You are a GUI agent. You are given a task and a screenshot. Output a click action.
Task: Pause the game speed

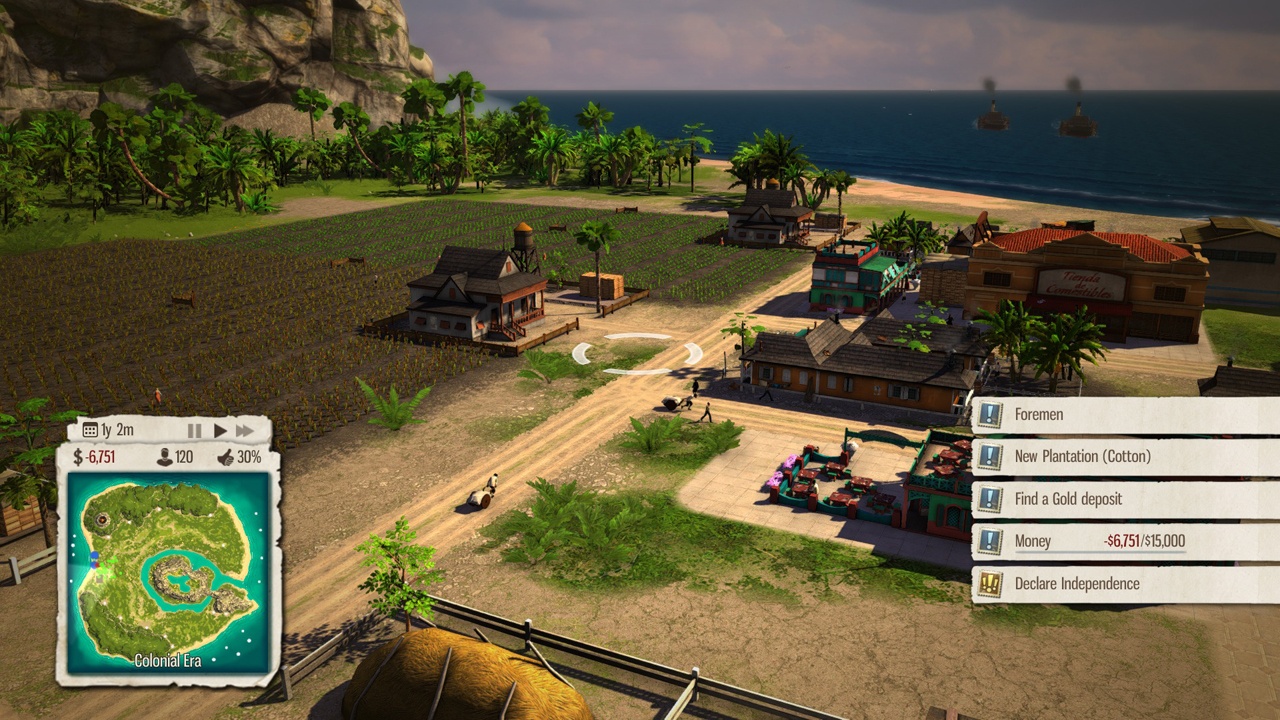pos(195,431)
